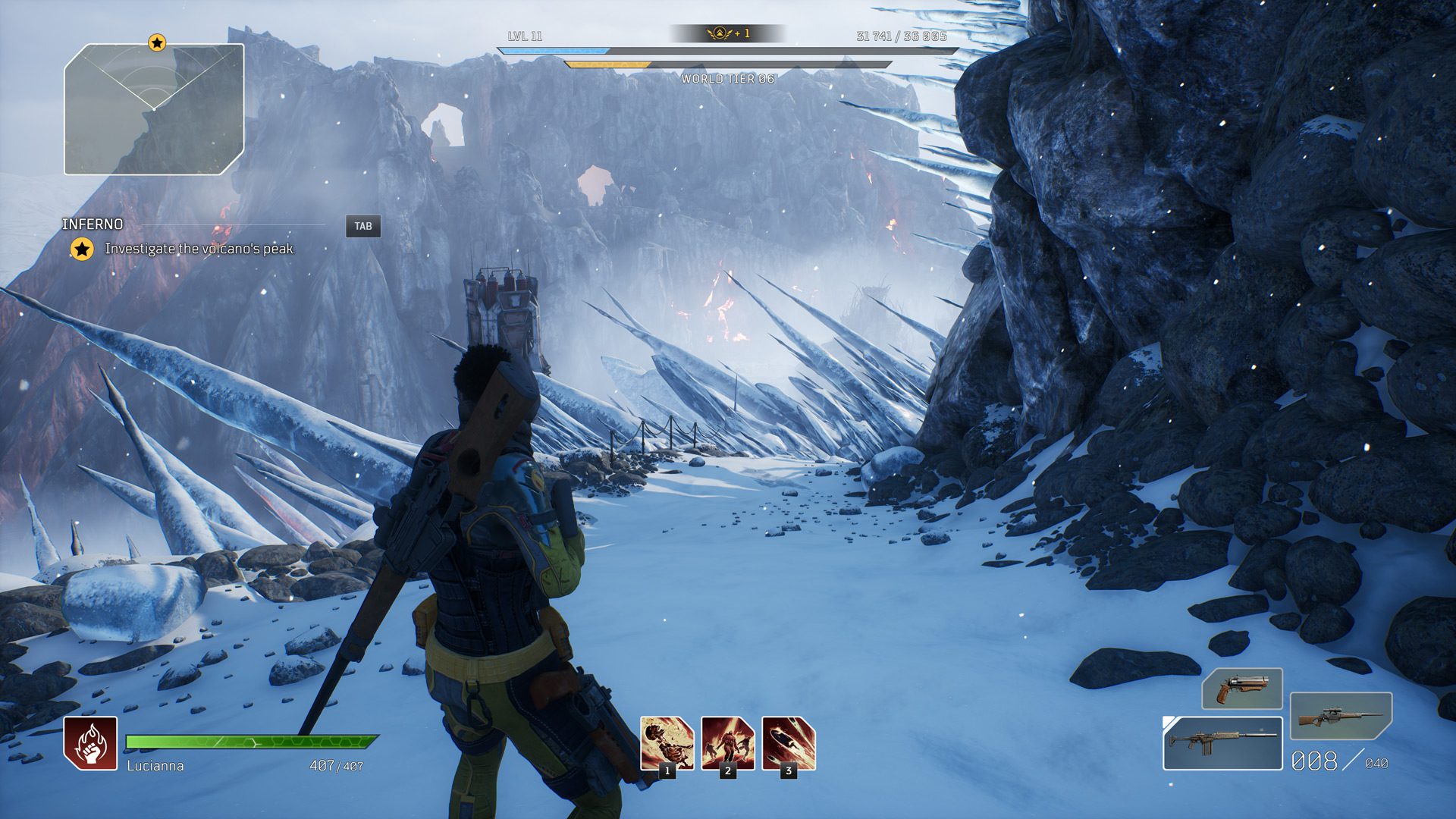The height and width of the screenshot is (819, 1456).
Task: Equip the scoped rifle weapon slot
Action: (x=1341, y=716)
